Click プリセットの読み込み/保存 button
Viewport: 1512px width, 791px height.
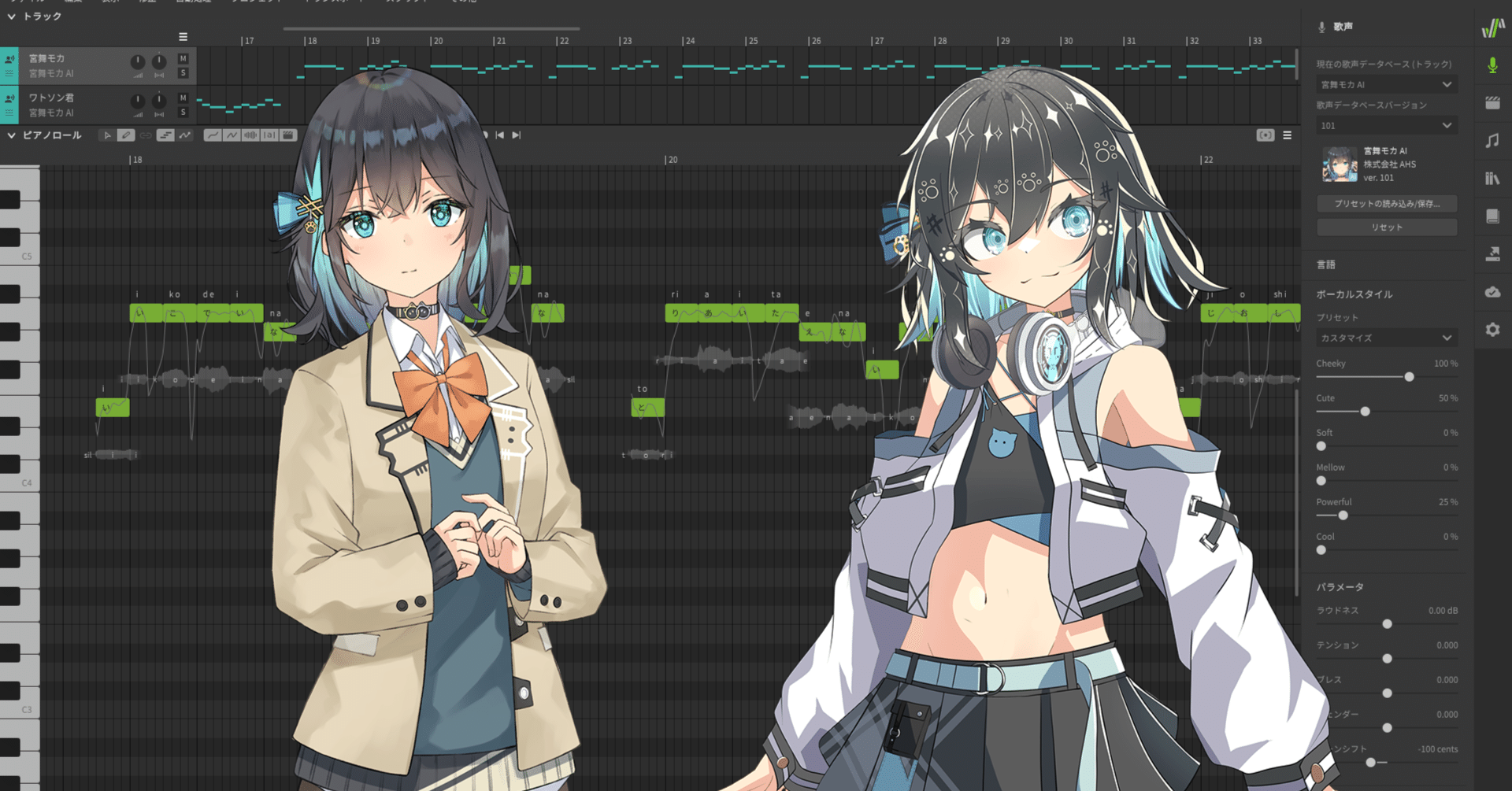point(1386,204)
